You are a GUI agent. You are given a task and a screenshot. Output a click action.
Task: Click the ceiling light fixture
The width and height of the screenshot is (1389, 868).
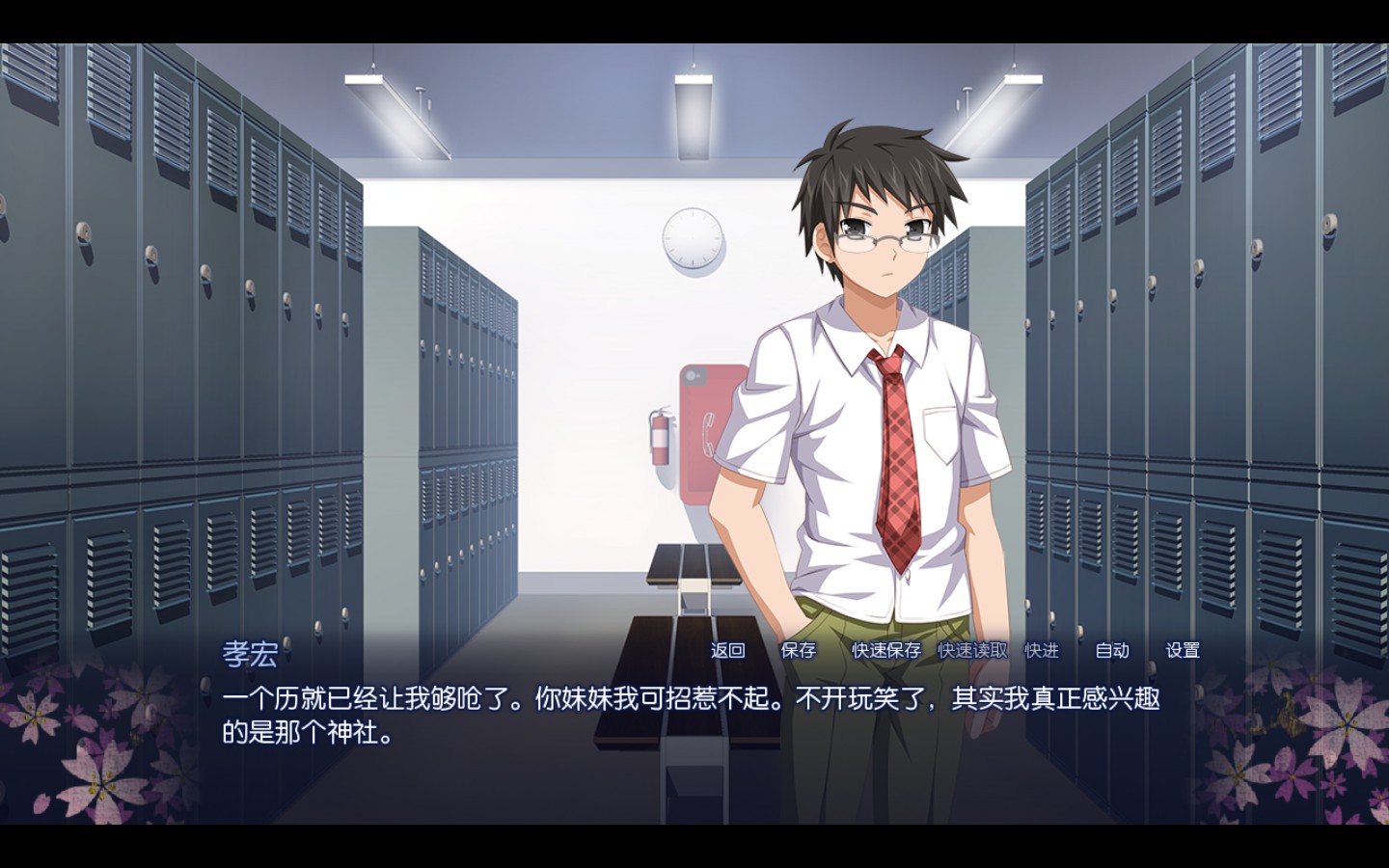[x=691, y=87]
